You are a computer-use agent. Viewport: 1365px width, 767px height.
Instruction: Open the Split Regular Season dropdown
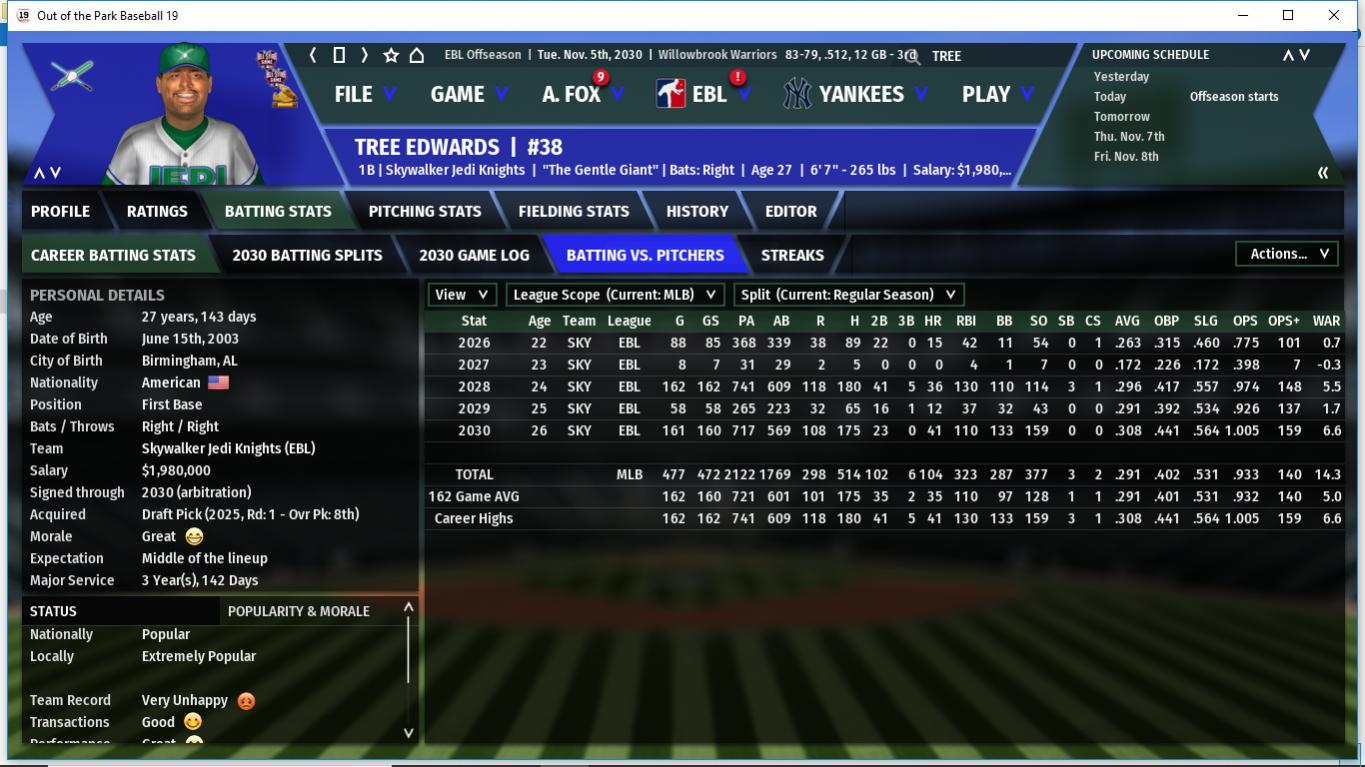pos(848,295)
